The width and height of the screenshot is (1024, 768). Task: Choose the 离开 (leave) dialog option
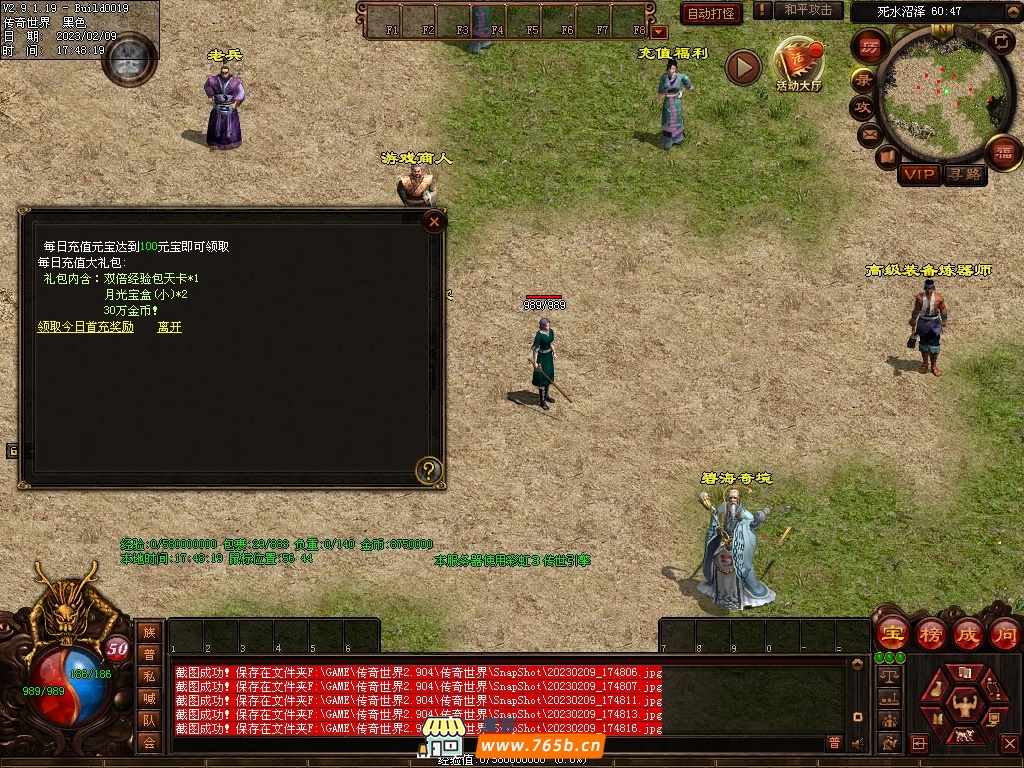[x=169, y=327]
